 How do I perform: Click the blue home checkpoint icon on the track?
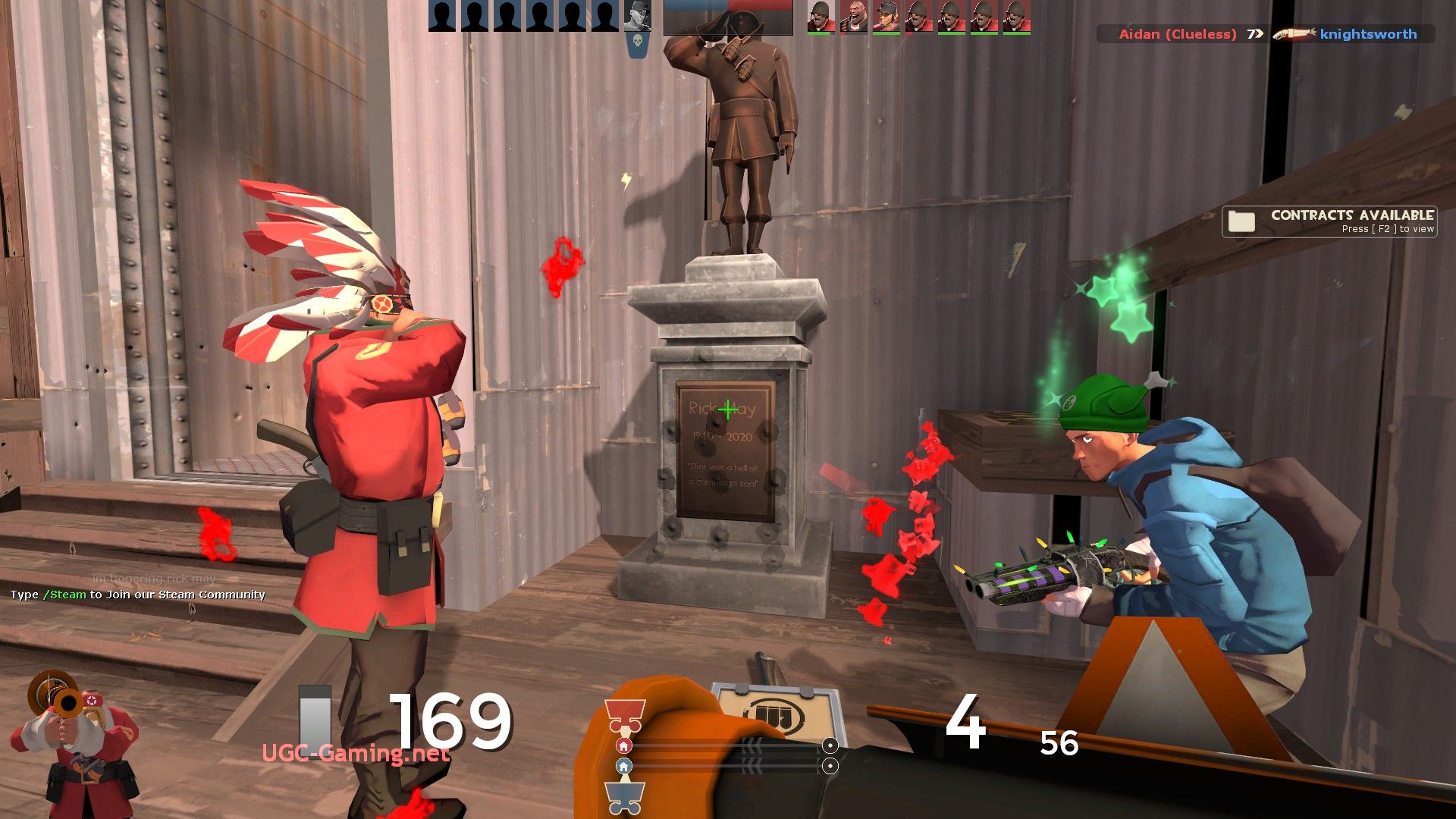pyautogui.click(x=624, y=766)
